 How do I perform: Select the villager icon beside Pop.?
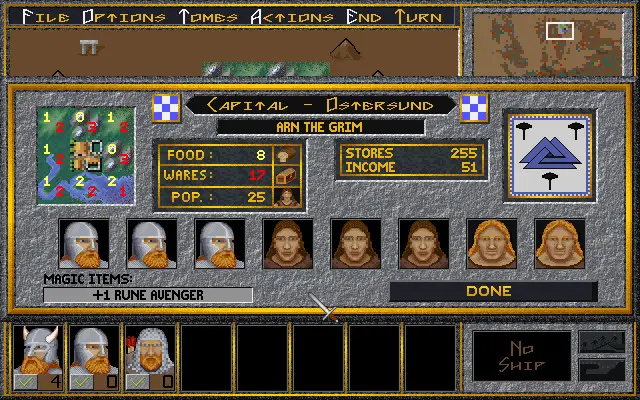coord(286,196)
